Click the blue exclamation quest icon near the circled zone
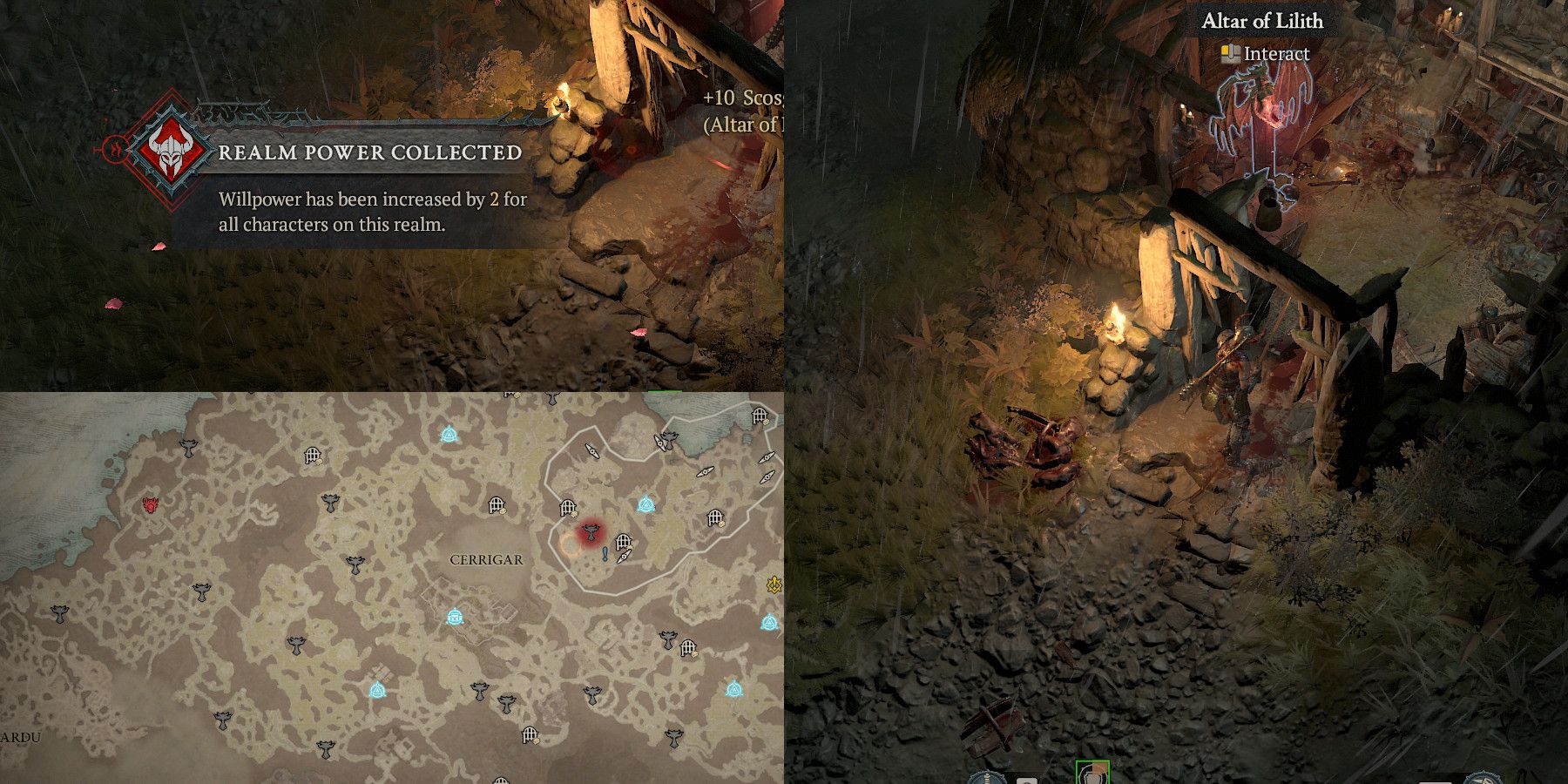The image size is (1568, 784). tap(605, 555)
